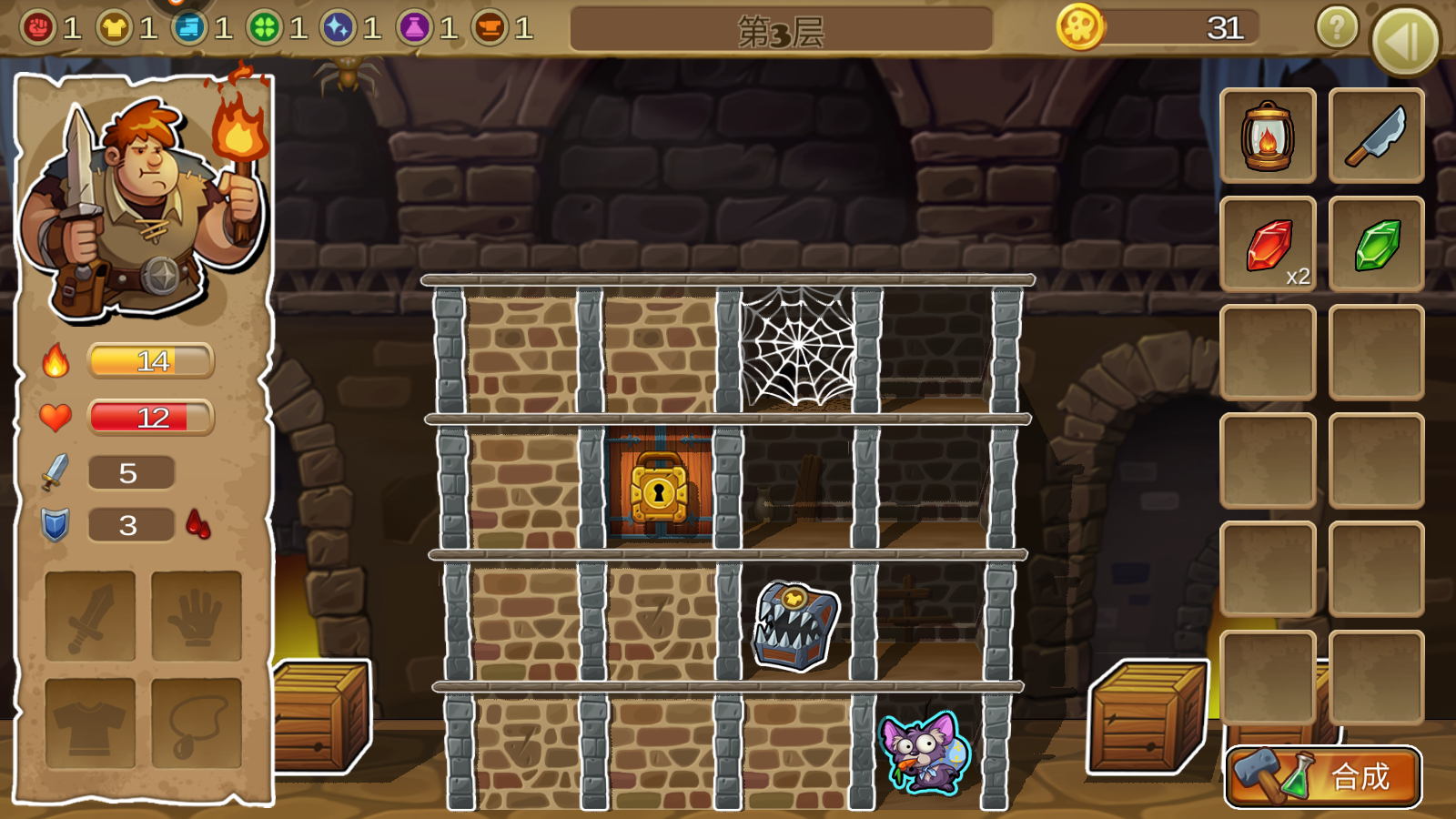Open the help question mark button
This screenshot has width=1456, height=819.
click(1337, 28)
